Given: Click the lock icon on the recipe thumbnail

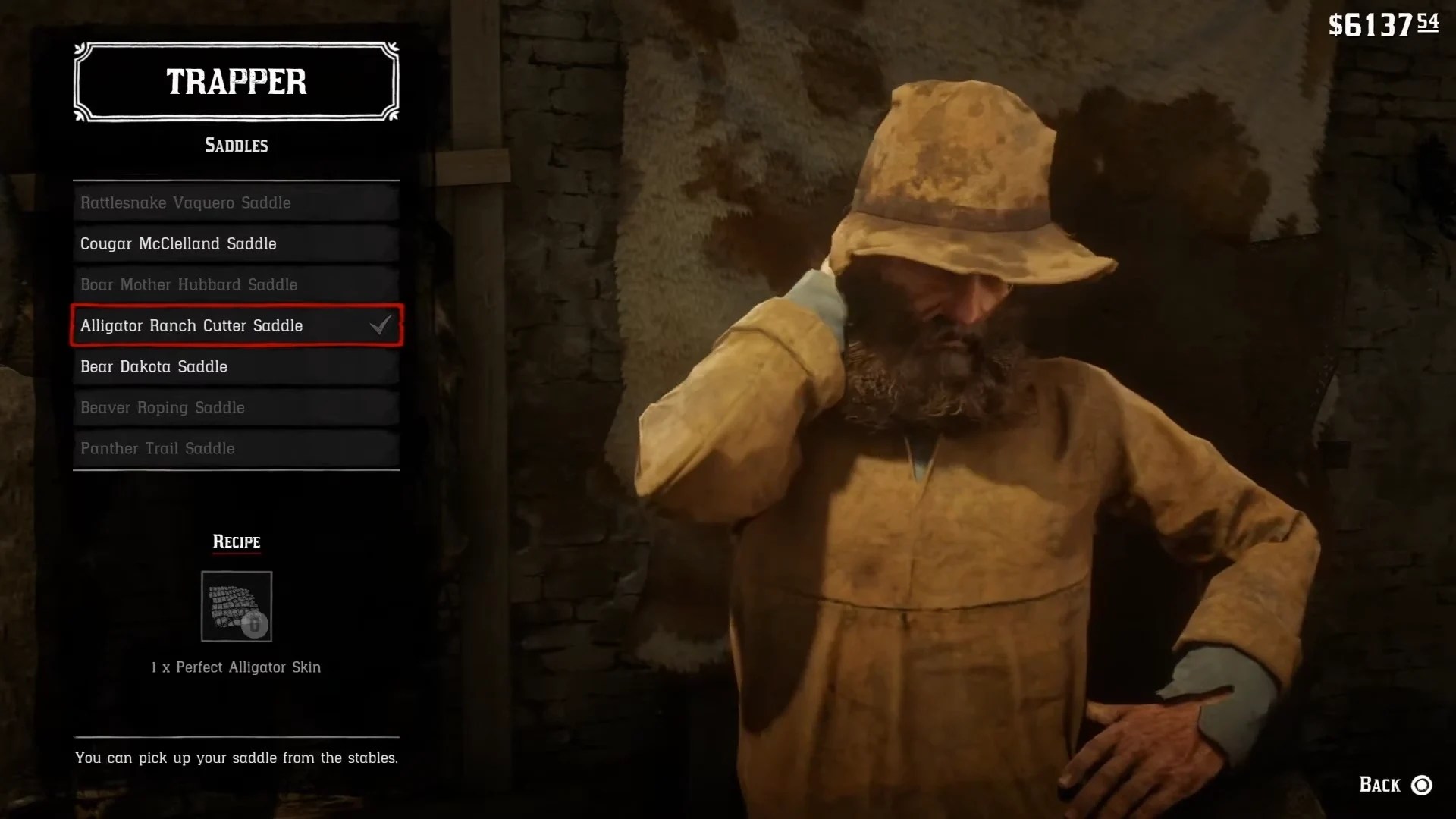Looking at the screenshot, I should pyautogui.click(x=254, y=626).
